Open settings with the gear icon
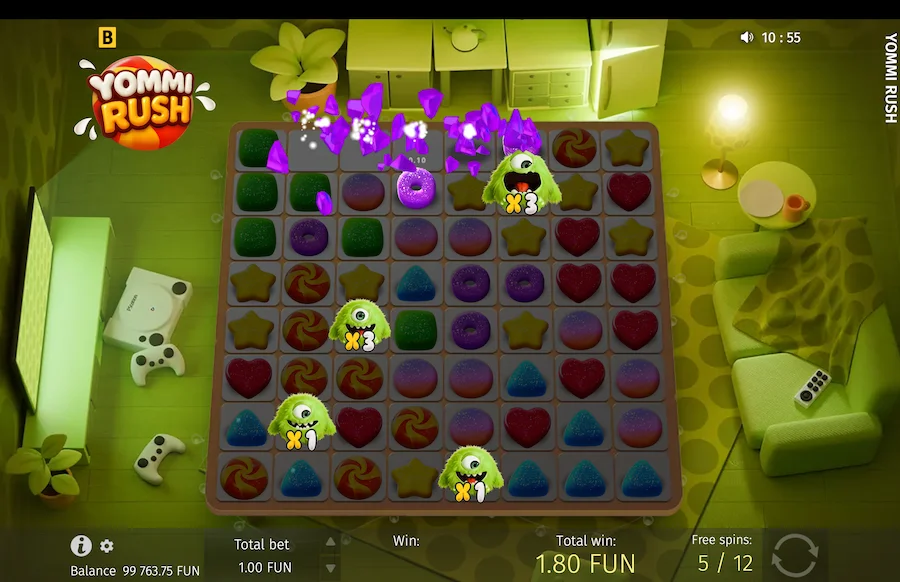This screenshot has width=900, height=582. 107,546
